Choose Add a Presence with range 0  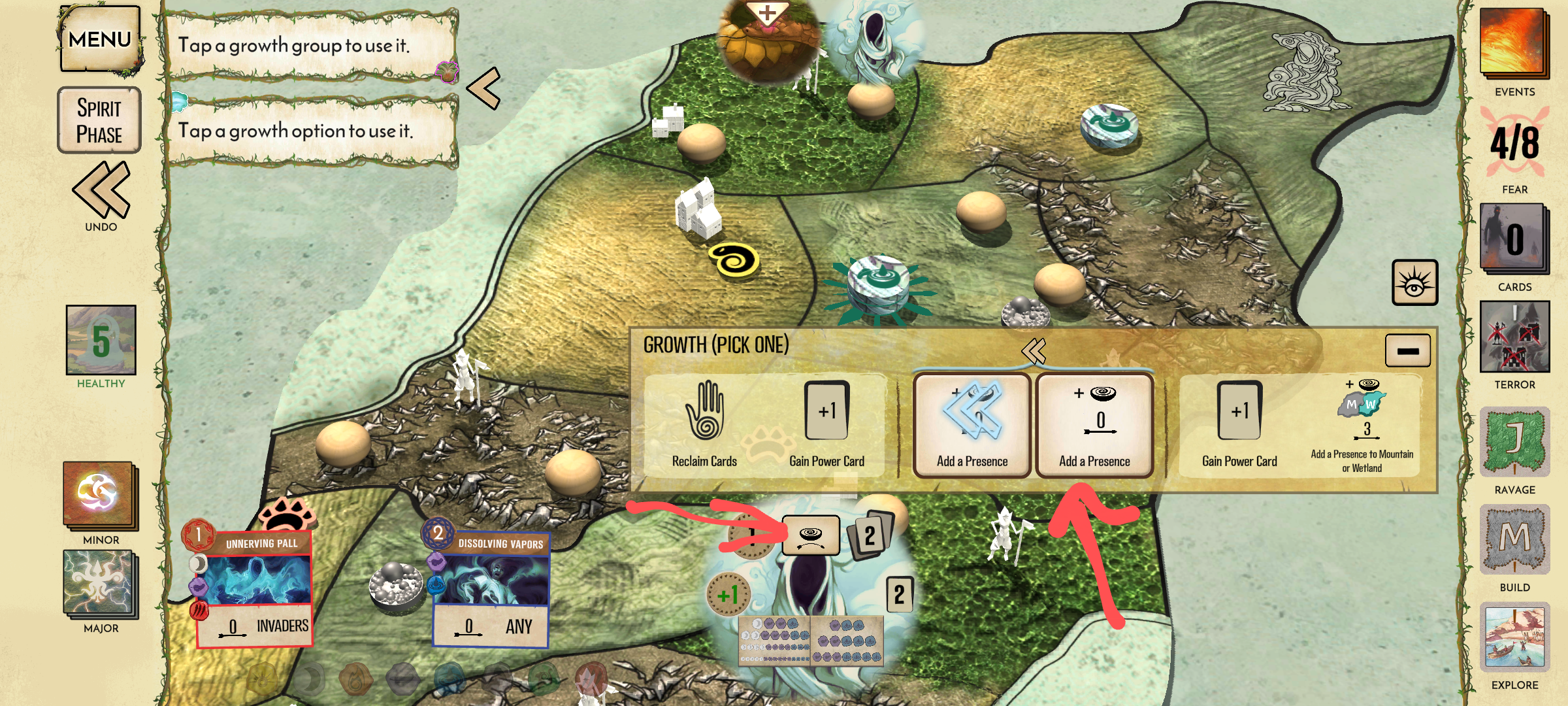(x=1094, y=425)
